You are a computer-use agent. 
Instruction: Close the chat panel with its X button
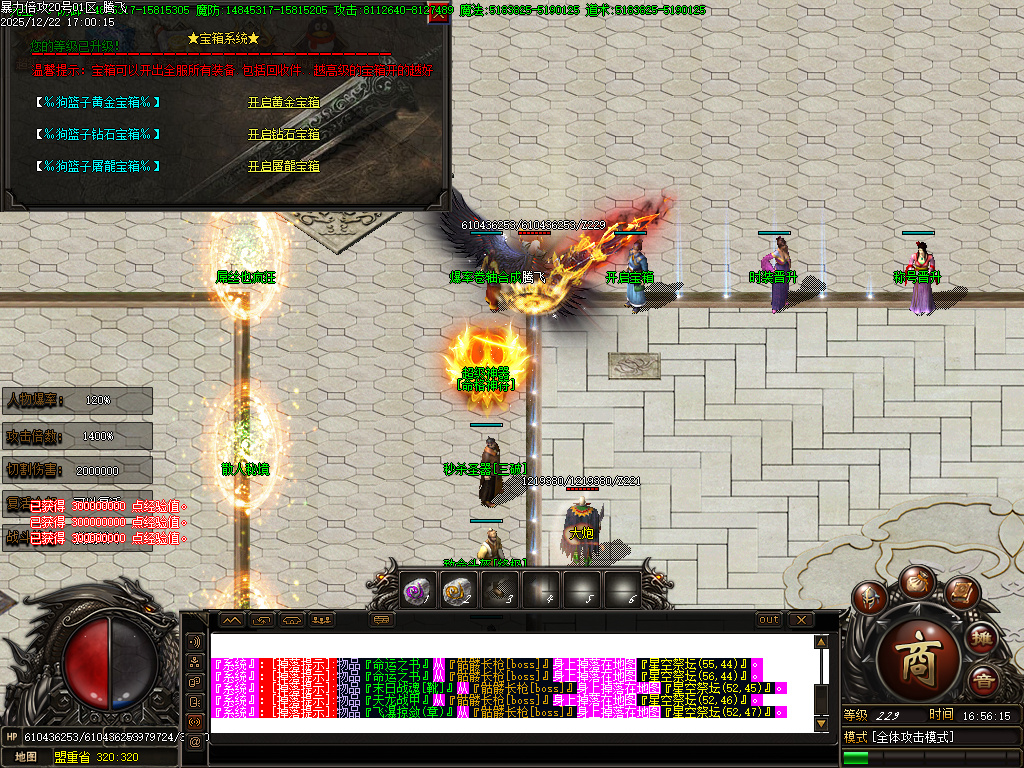801,620
